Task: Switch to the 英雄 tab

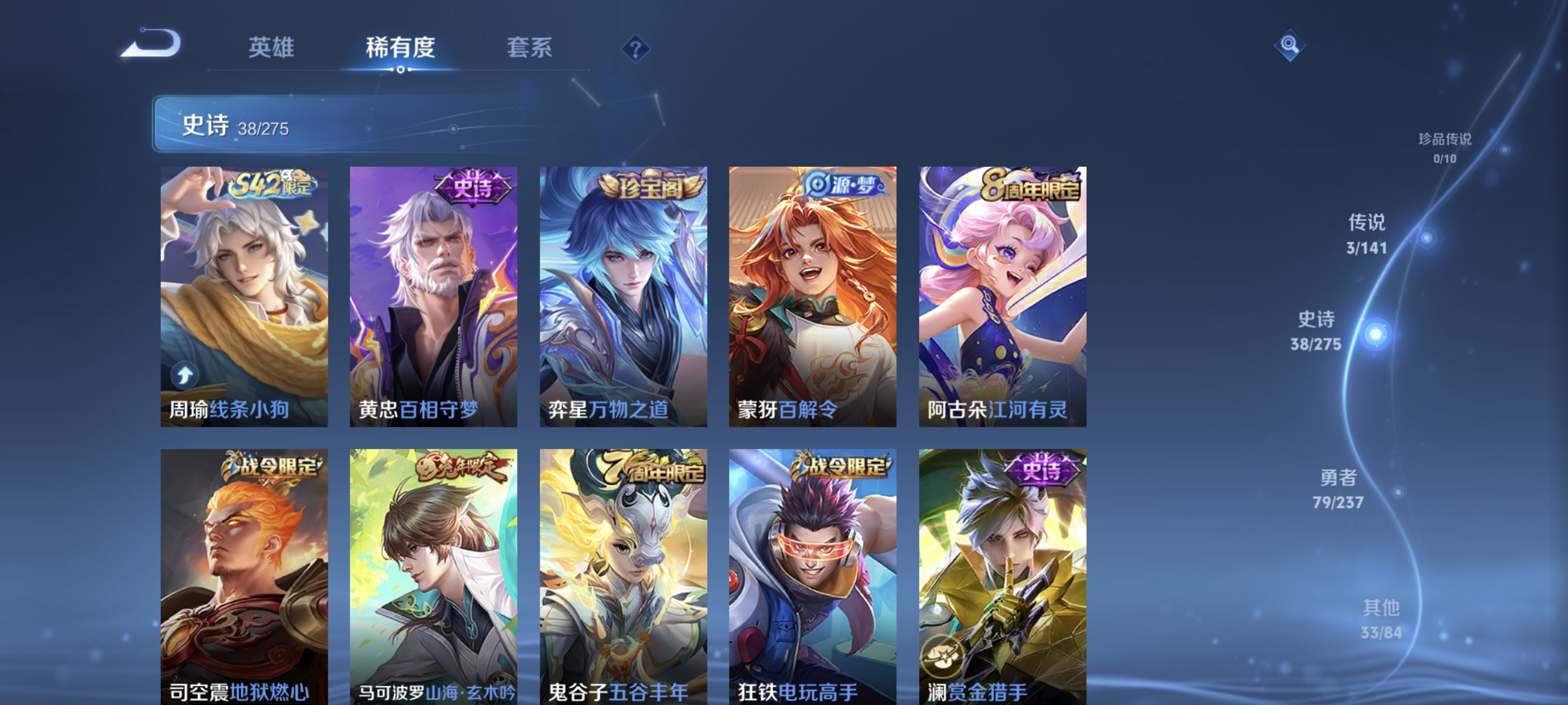Action: 271,49
